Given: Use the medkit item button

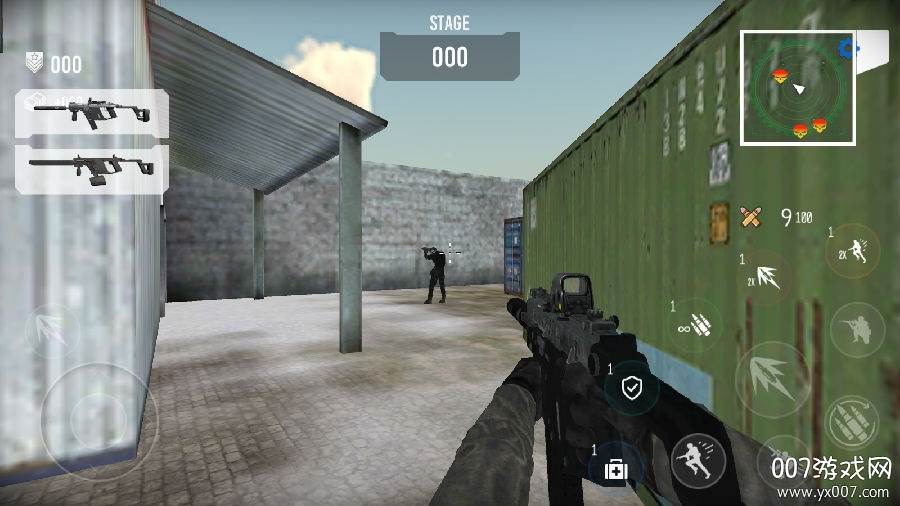Looking at the screenshot, I should 615,468.
